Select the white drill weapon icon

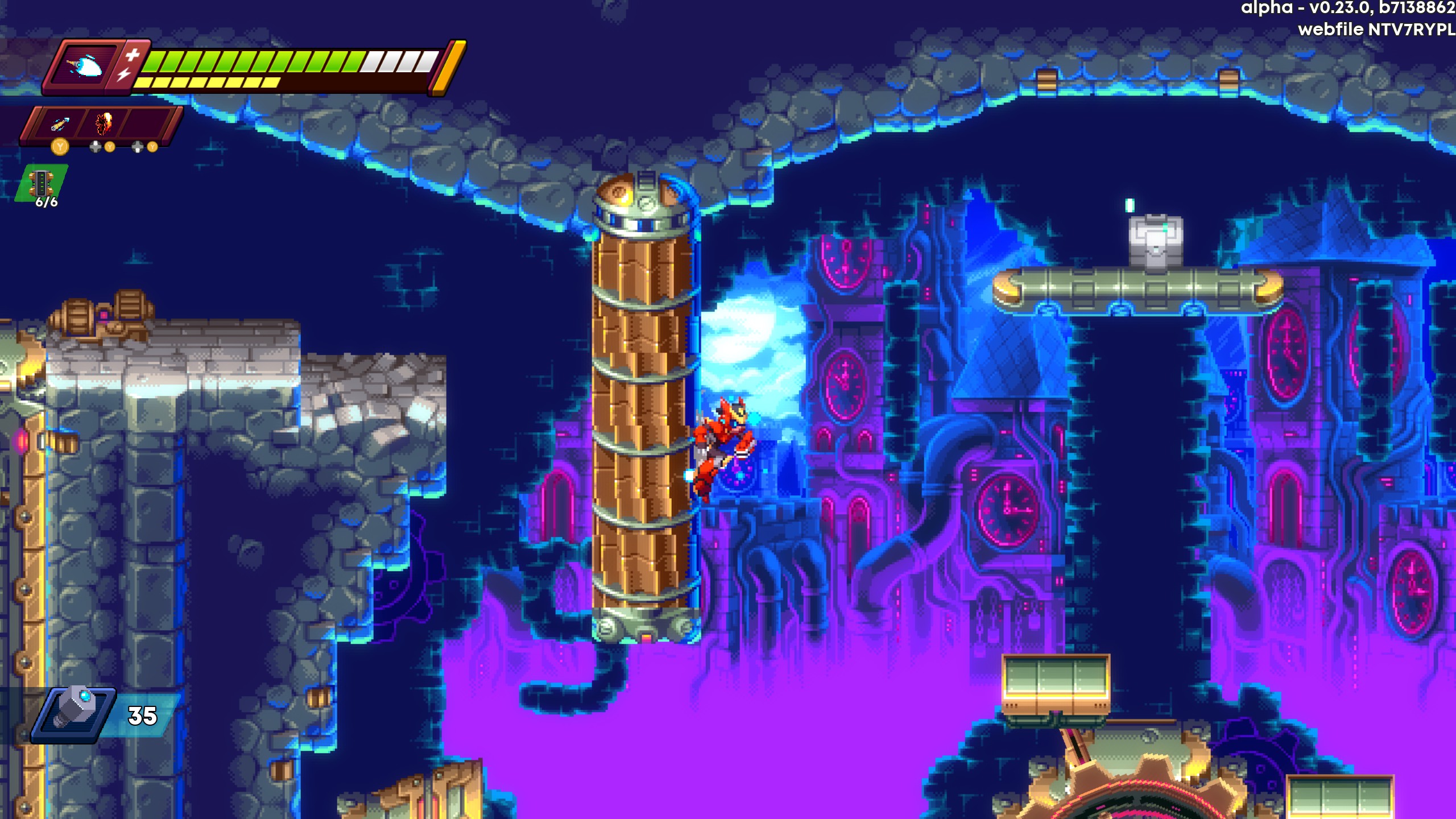pos(85,66)
